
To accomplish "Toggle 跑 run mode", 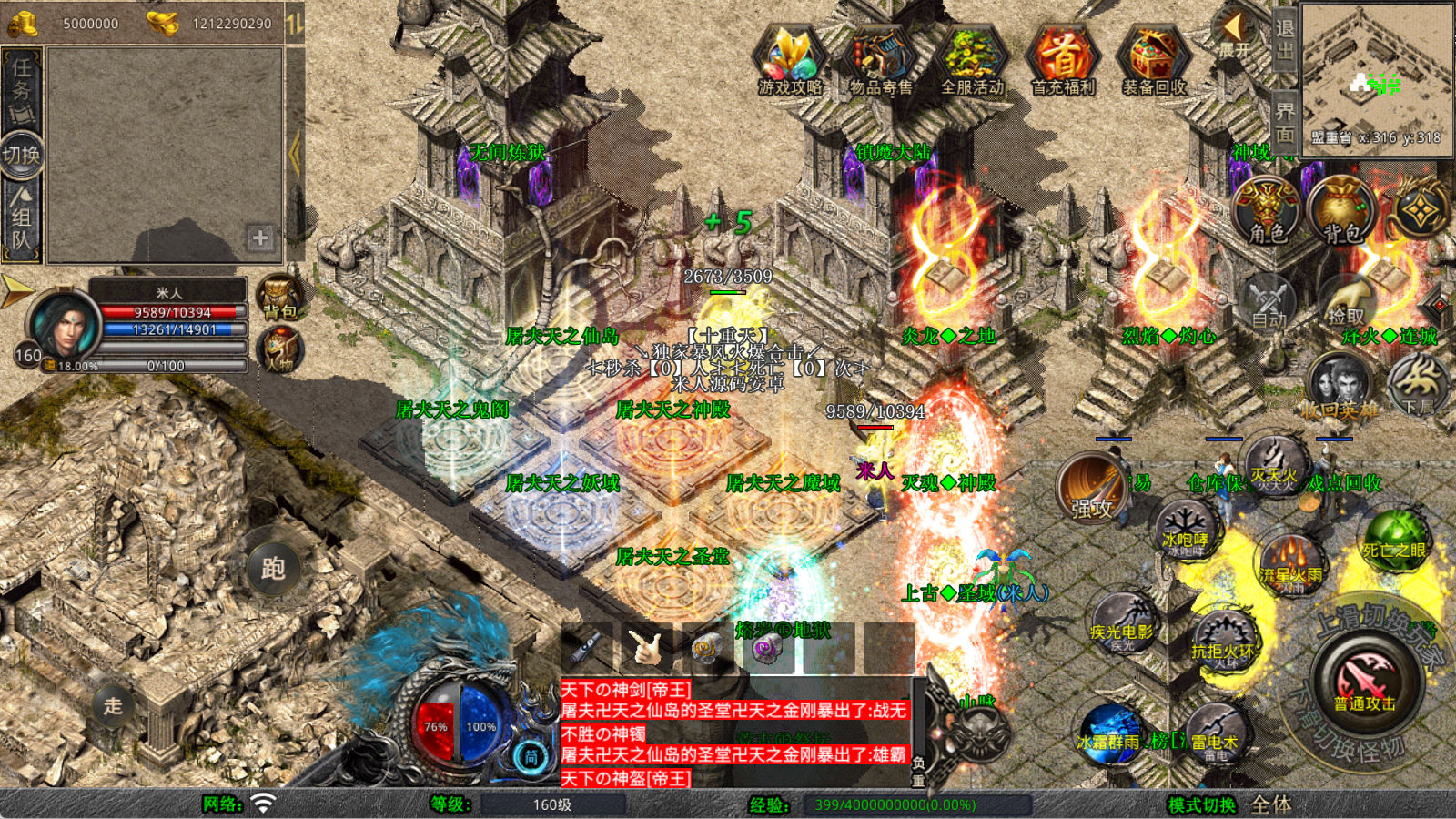I will 273,570.
